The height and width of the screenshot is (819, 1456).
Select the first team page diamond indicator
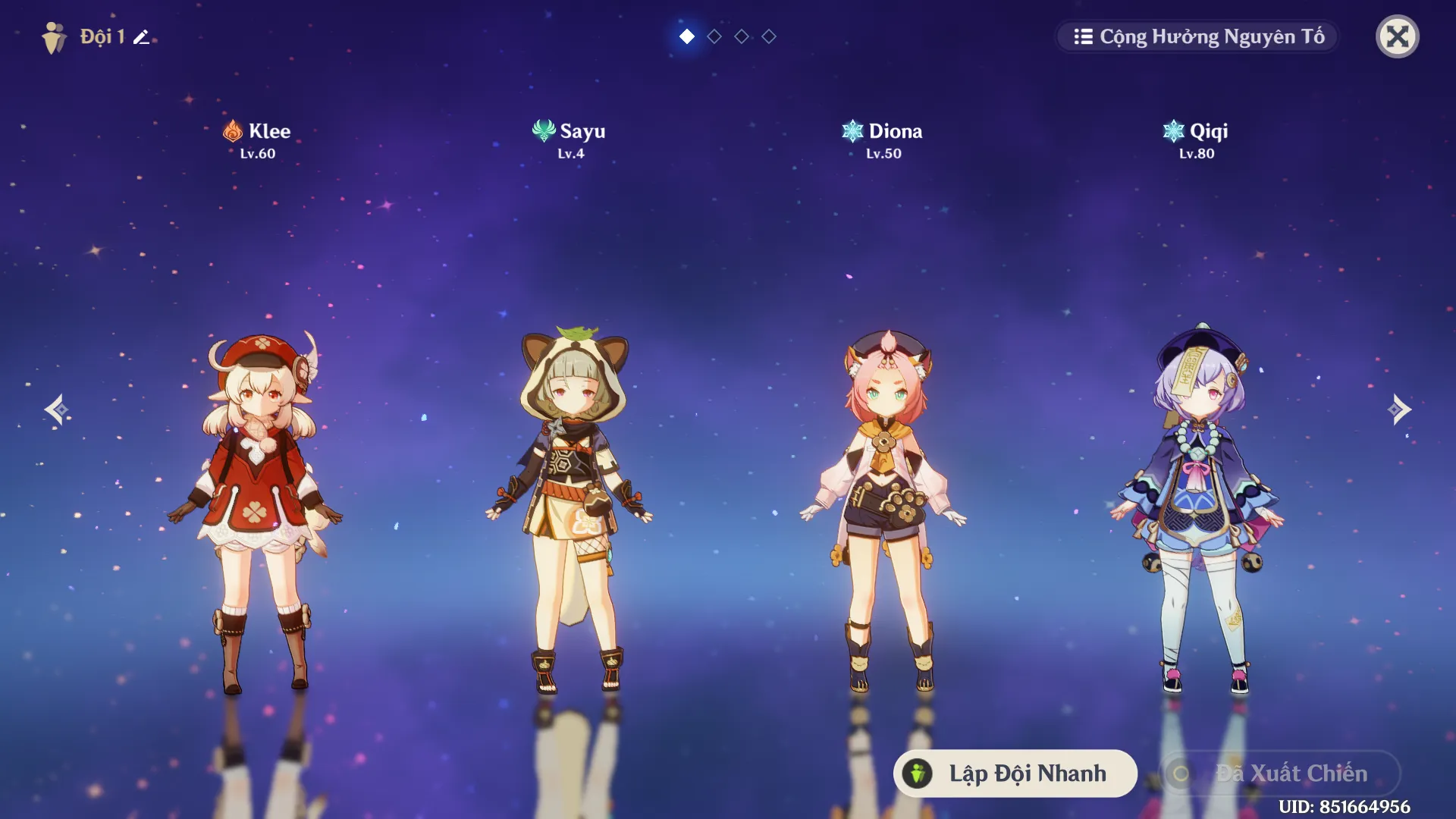point(687,36)
